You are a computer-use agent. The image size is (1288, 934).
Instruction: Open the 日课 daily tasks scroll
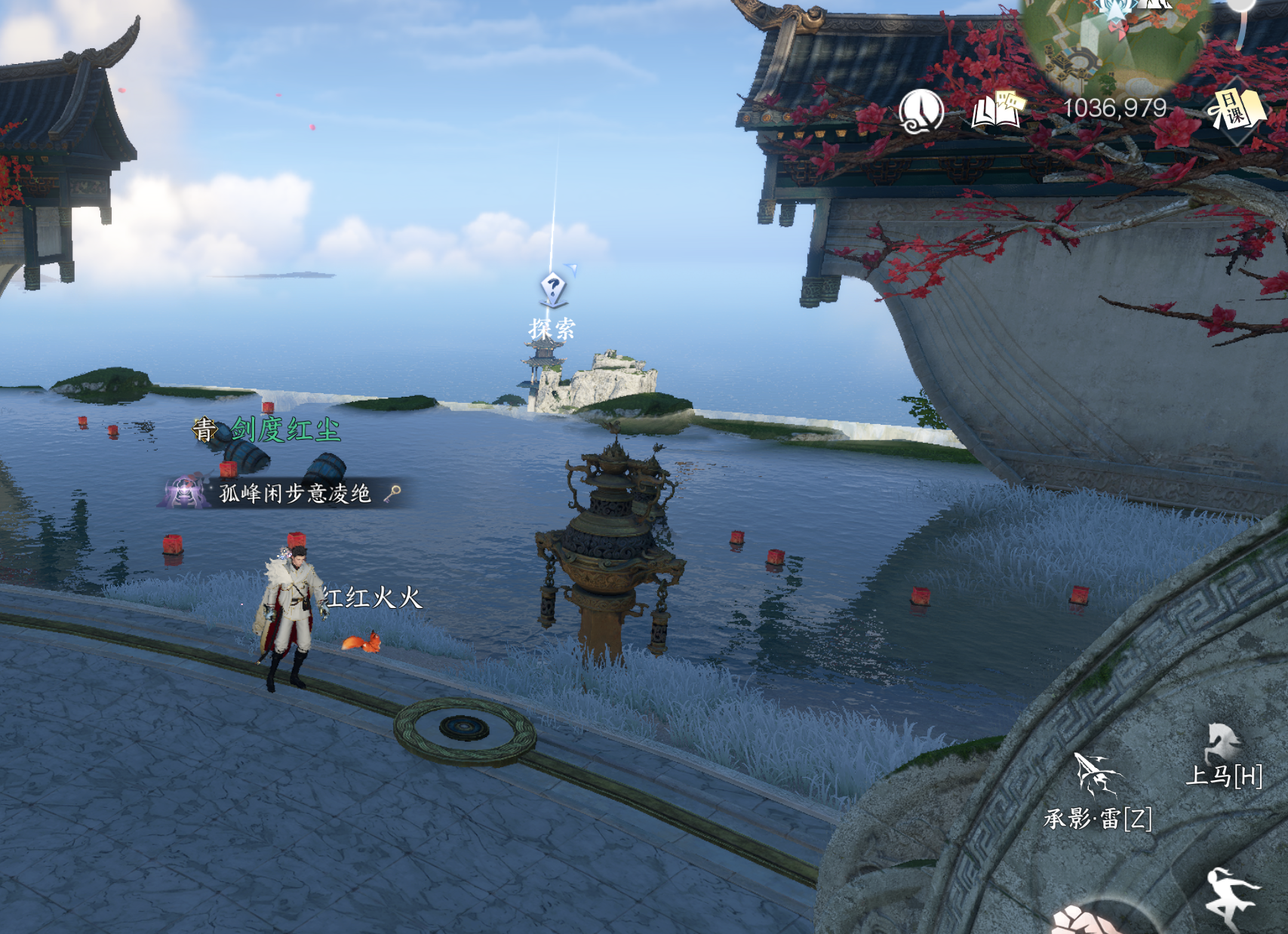(x=1235, y=111)
